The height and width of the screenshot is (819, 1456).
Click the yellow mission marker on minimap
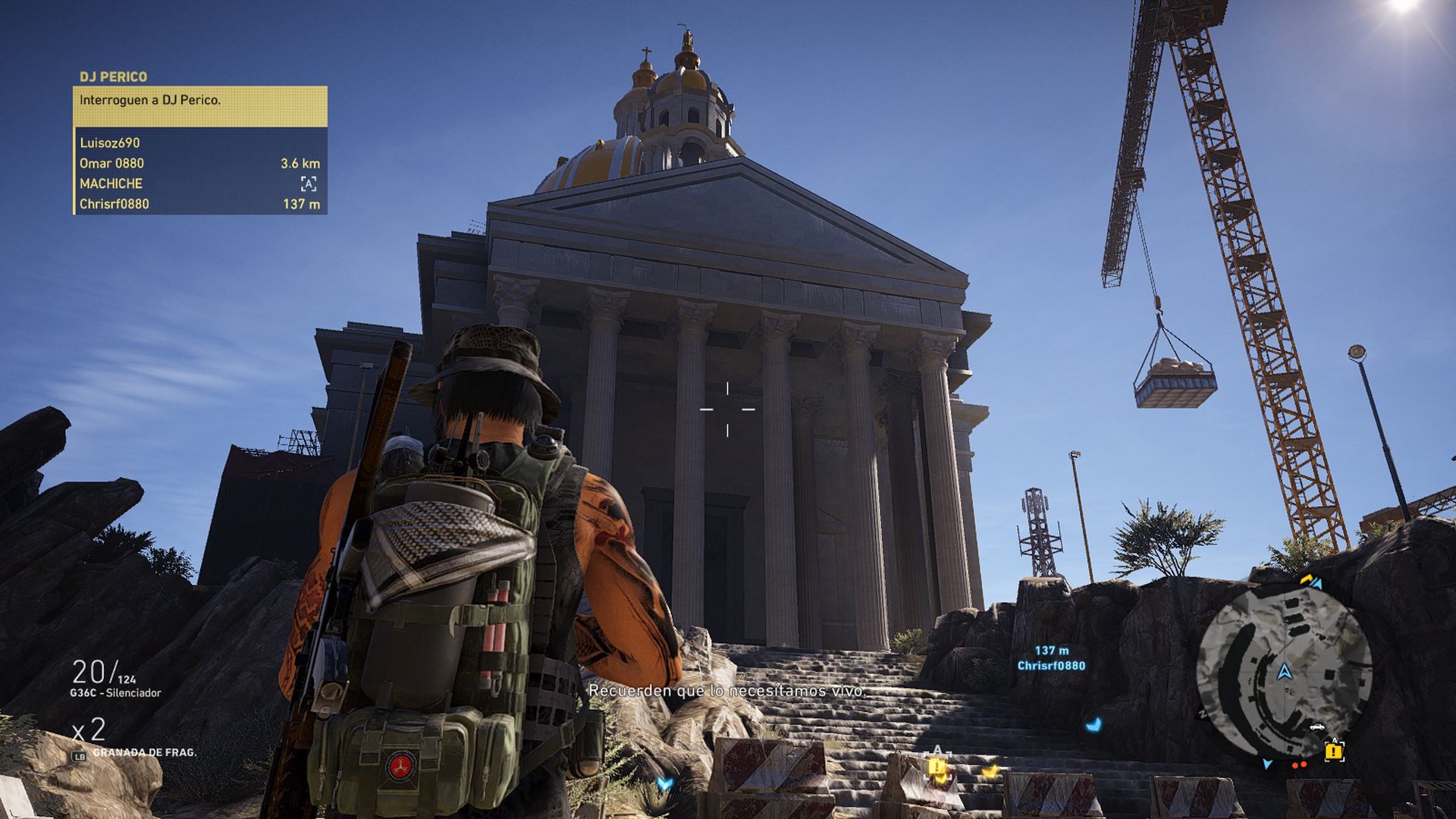pyautogui.click(x=1333, y=752)
